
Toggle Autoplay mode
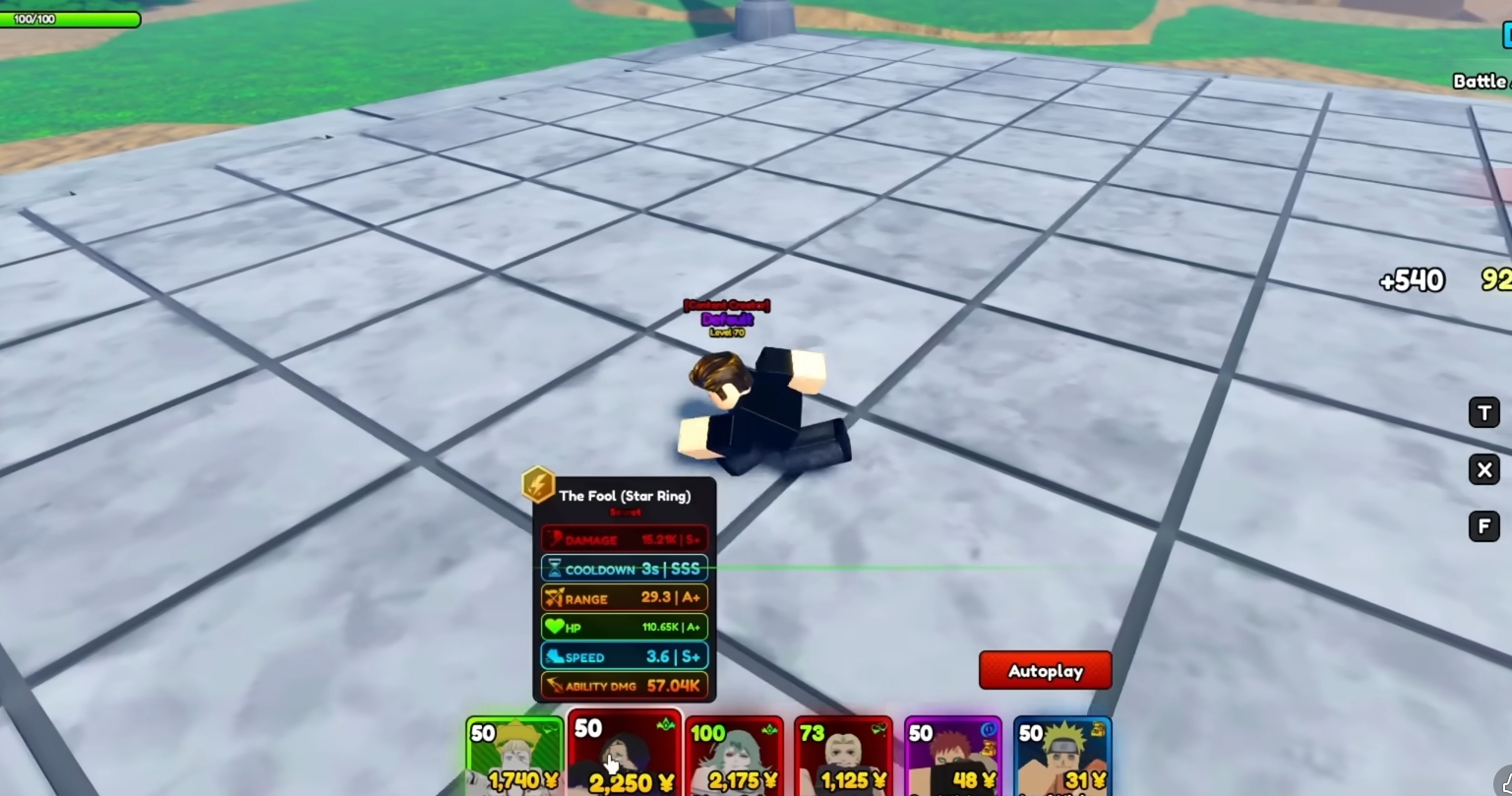coord(1046,670)
